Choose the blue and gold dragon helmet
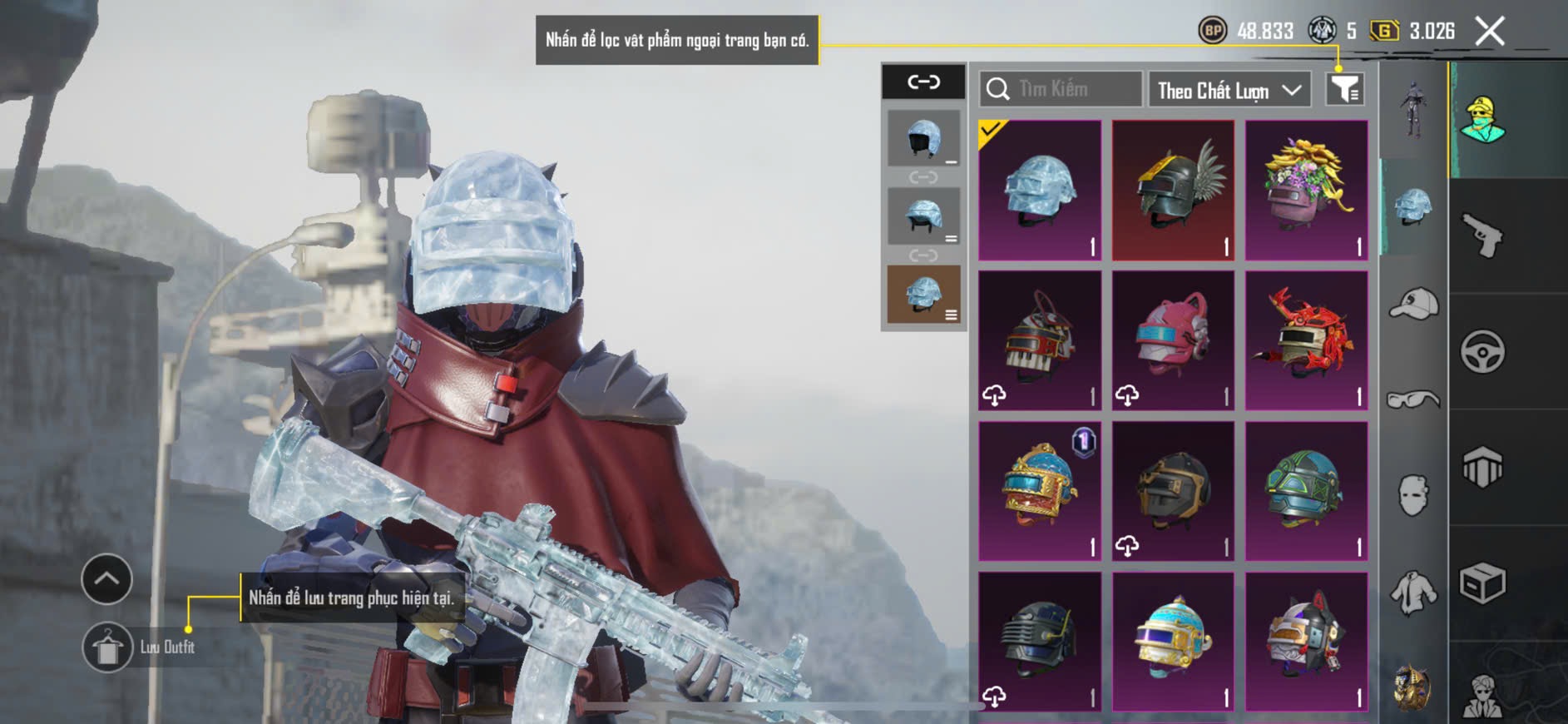 tap(1040, 491)
